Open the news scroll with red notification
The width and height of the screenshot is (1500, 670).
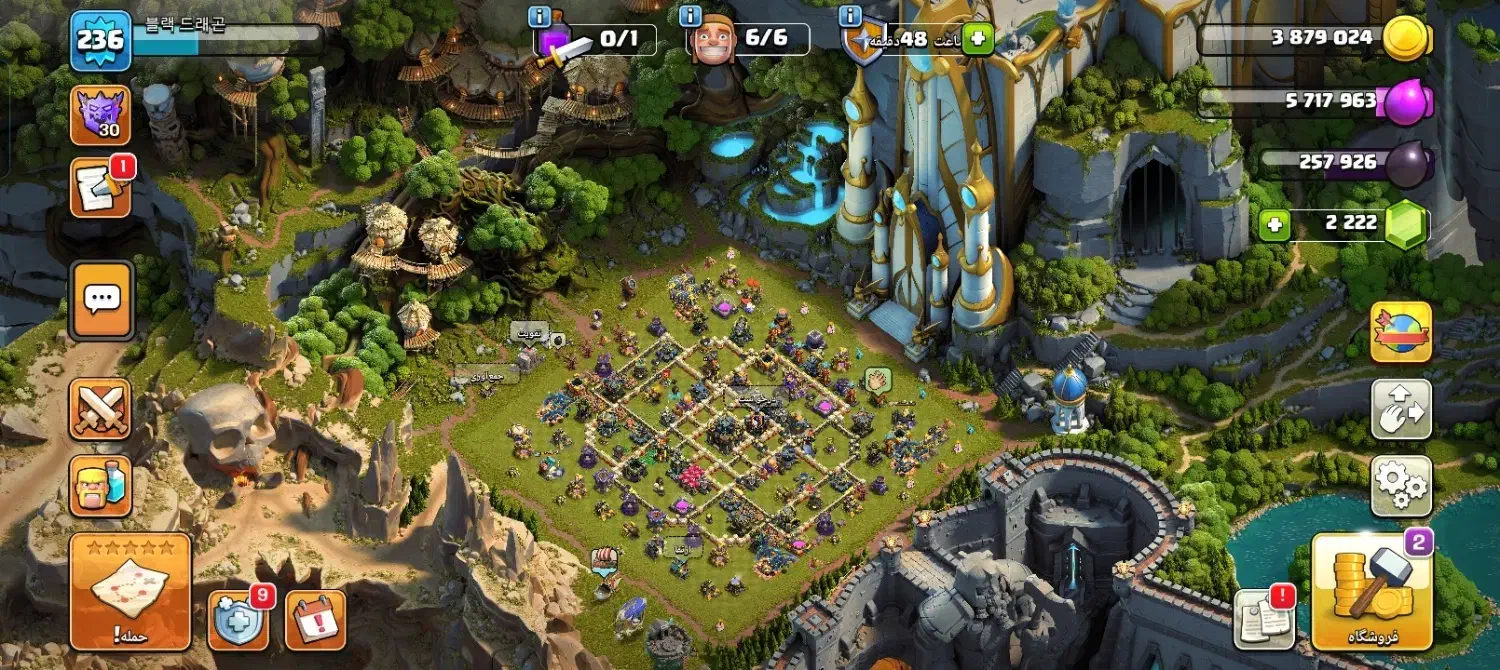(x=100, y=189)
